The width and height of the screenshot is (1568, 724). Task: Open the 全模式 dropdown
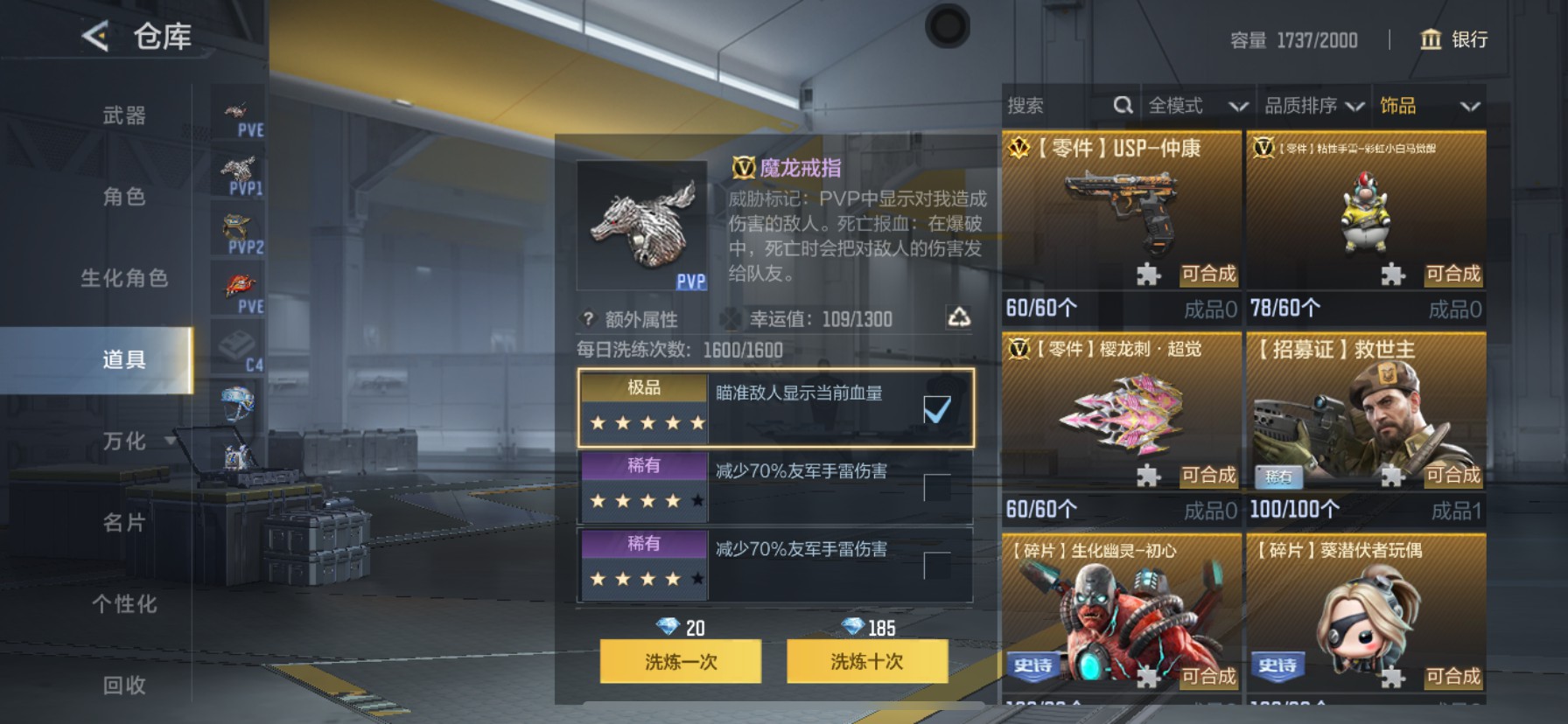coord(1198,105)
